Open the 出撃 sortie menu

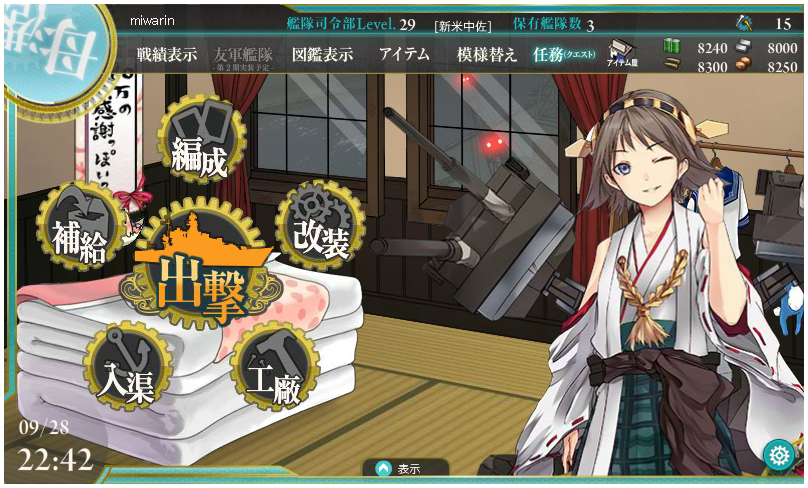(200, 279)
